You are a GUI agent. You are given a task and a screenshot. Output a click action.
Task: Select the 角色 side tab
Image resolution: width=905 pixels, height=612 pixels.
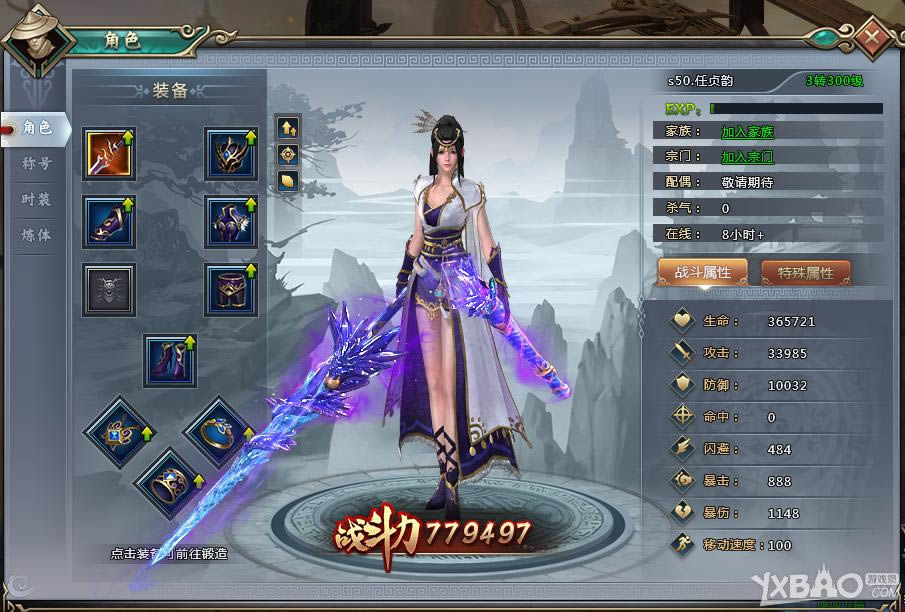(x=36, y=127)
